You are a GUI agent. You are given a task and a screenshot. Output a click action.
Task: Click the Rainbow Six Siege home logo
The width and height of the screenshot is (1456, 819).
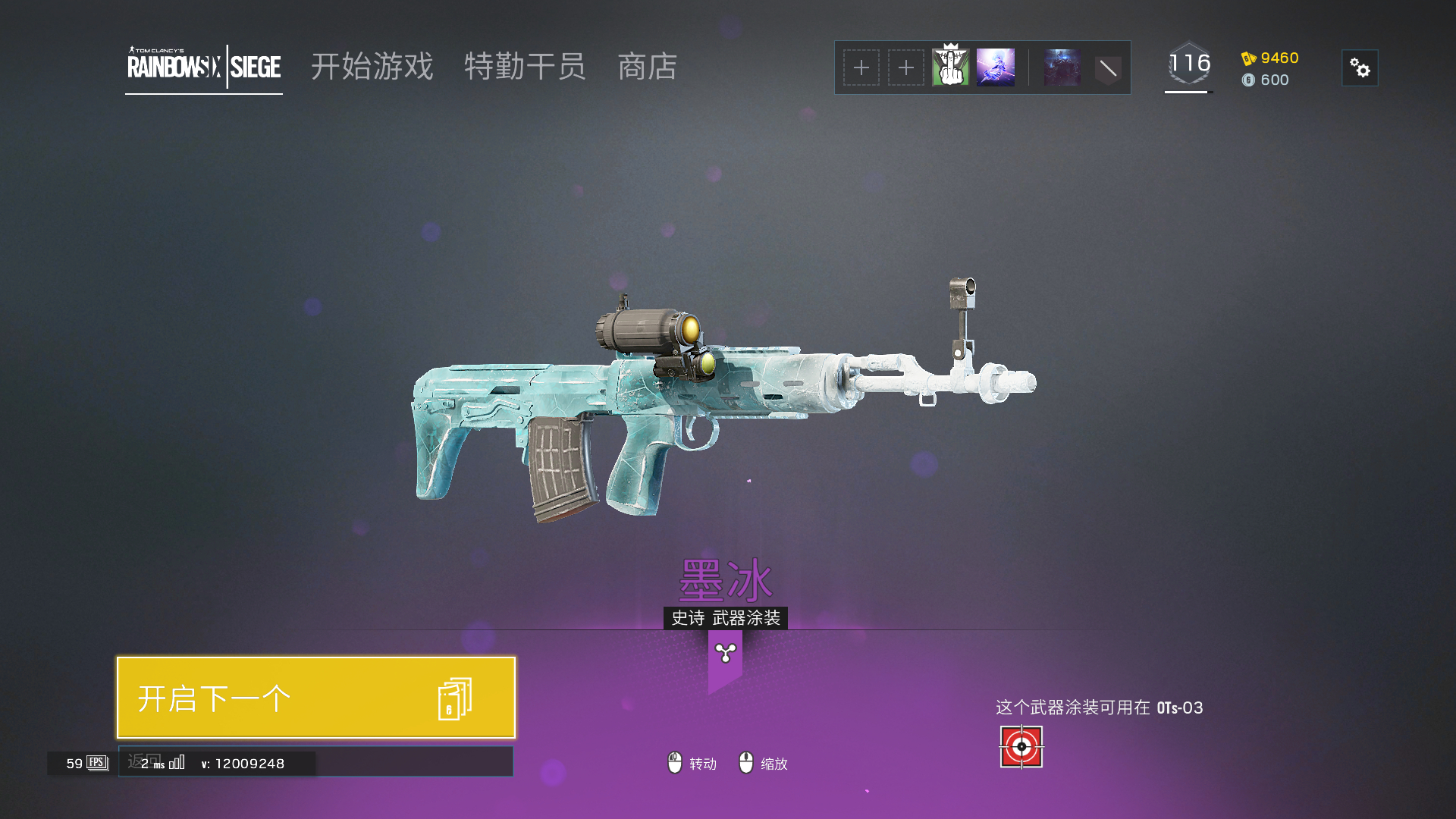pos(203,67)
